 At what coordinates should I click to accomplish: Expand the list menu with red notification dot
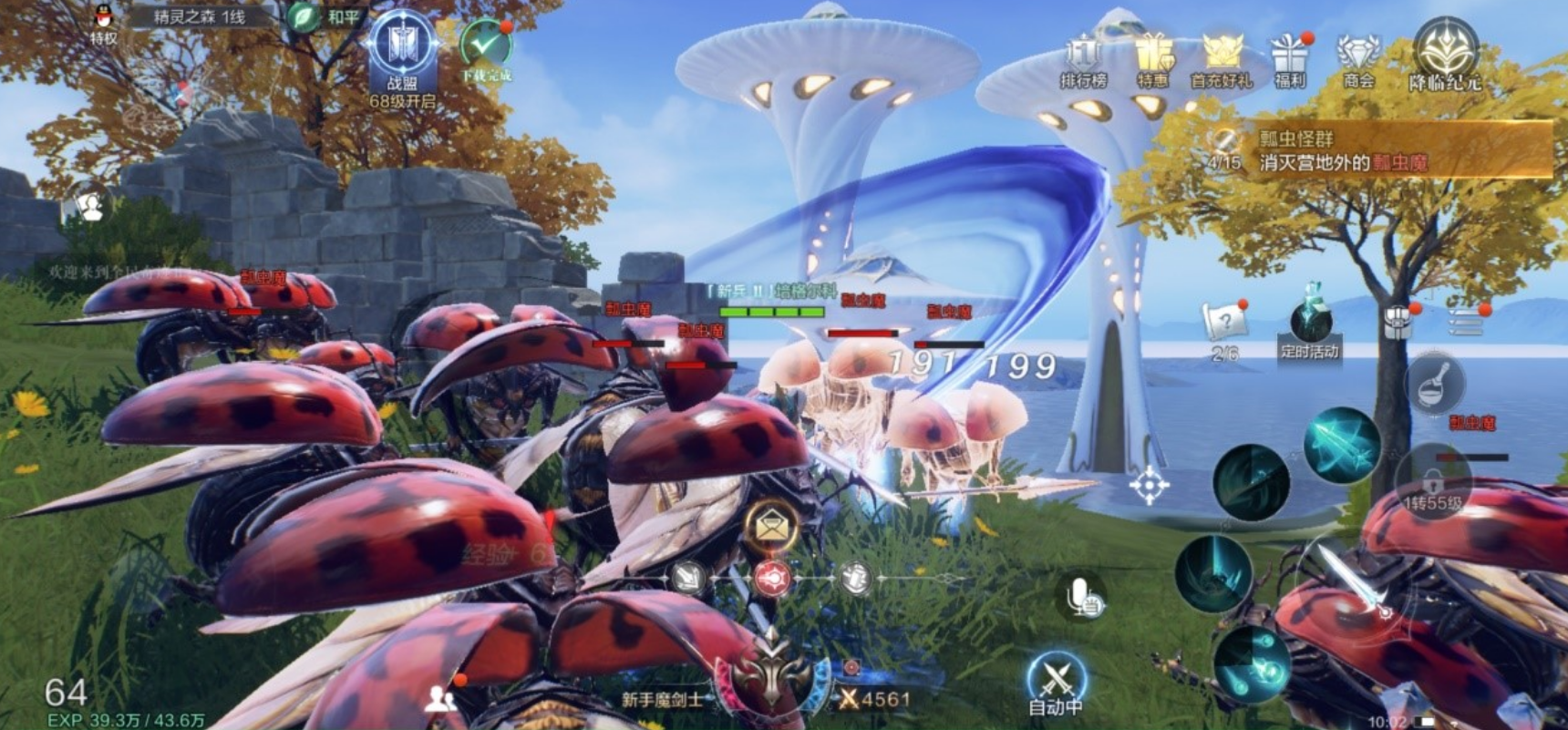[x=1467, y=324]
